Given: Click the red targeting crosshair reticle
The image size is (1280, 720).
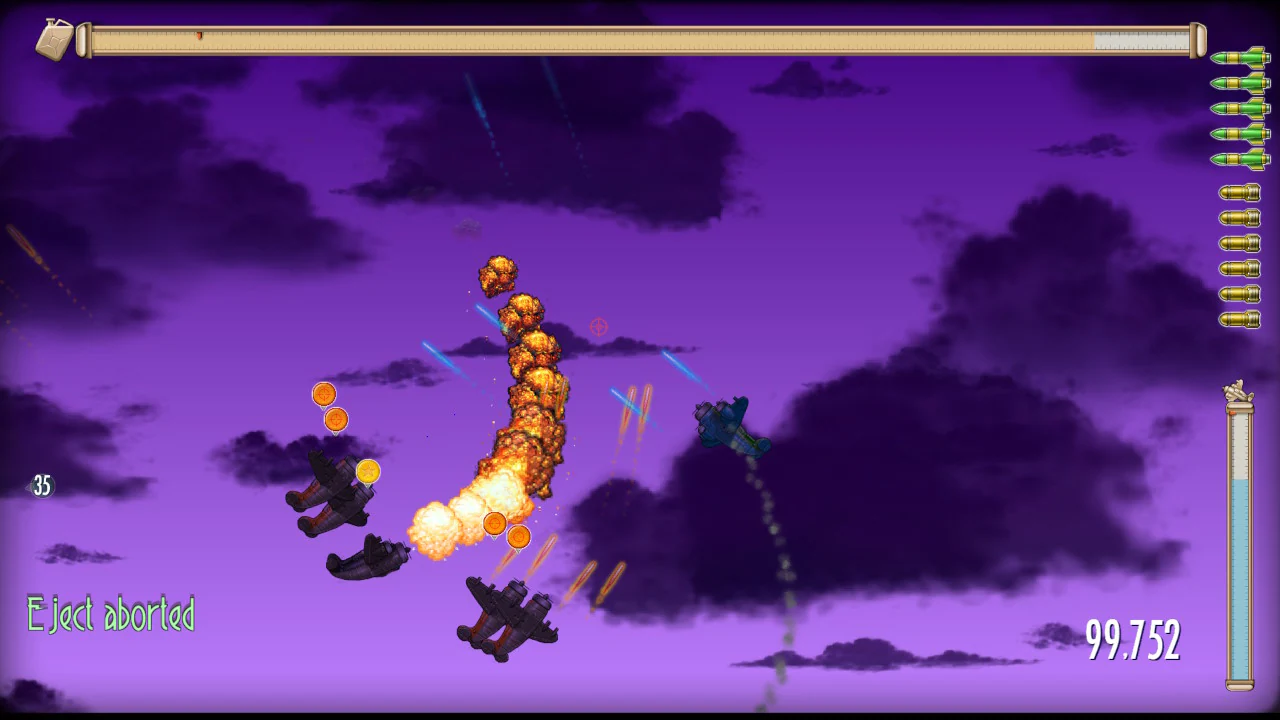Looking at the screenshot, I should tap(597, 326).
